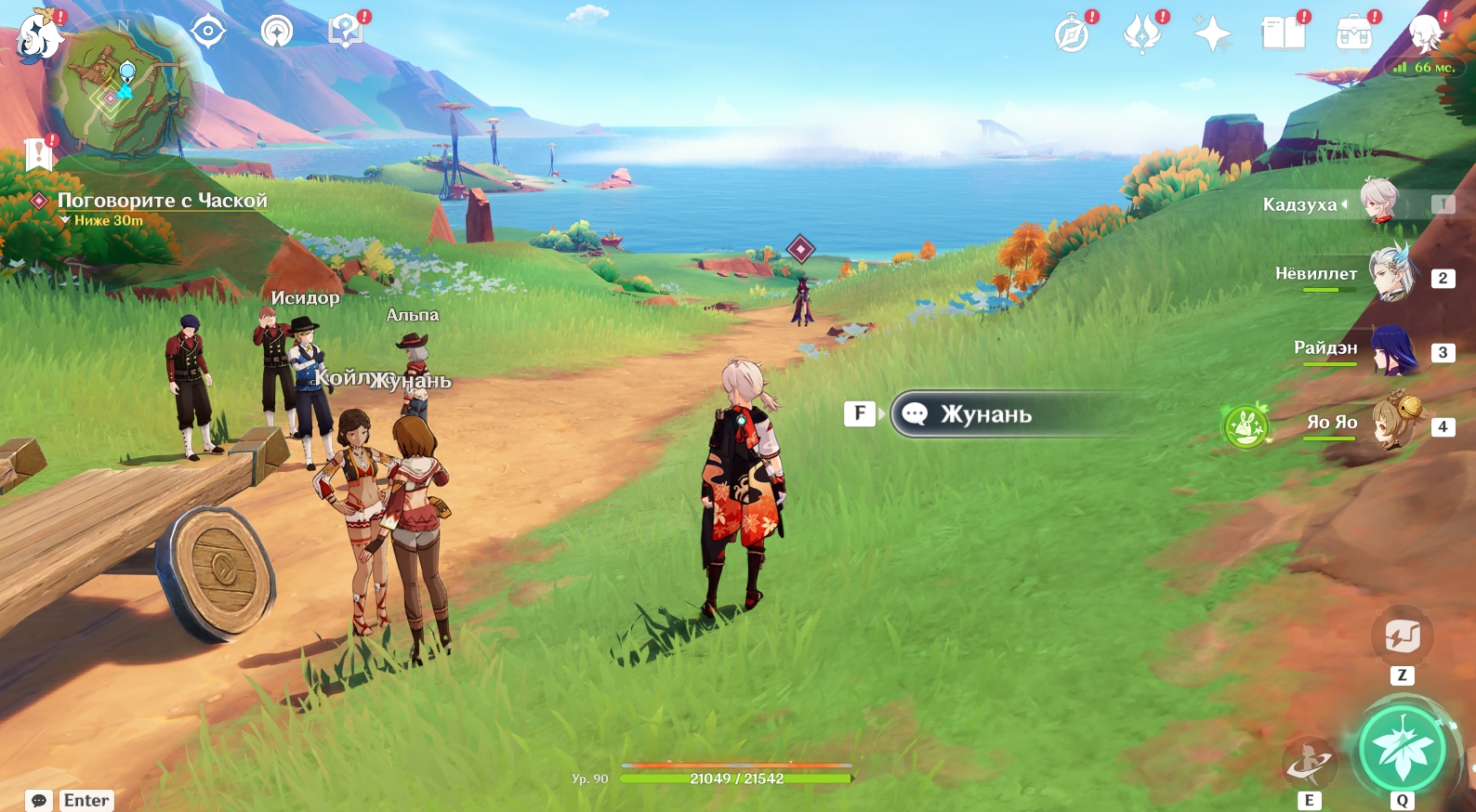Open the Adventurer Handbook compass icon
Screen dimensions: 1476x812
1072,35
